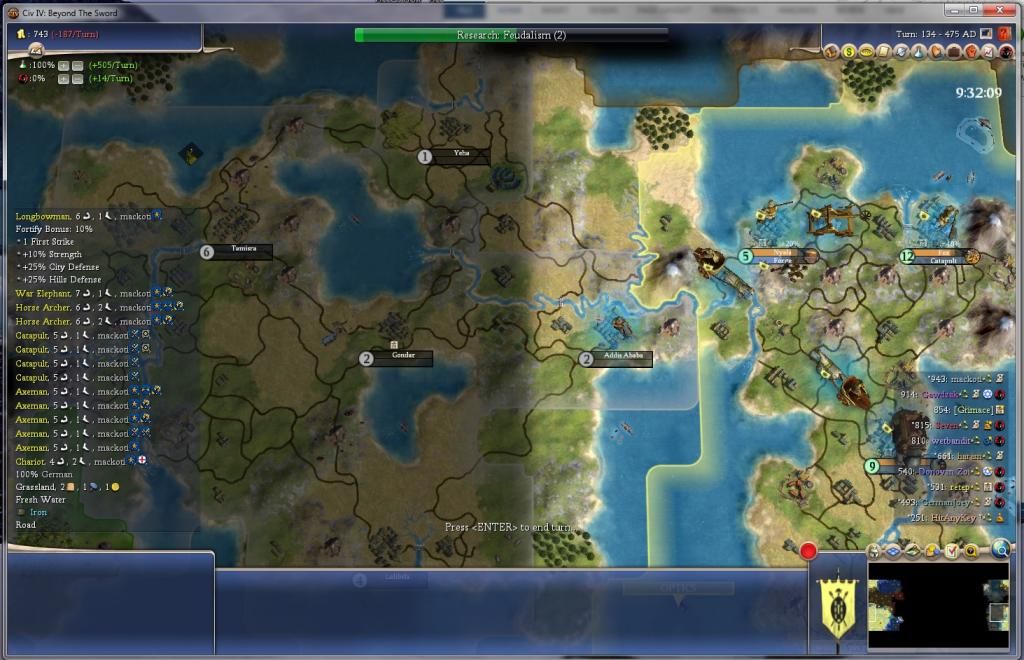
Task: Decrease the science research rate
Action: (x=77, y=65)
